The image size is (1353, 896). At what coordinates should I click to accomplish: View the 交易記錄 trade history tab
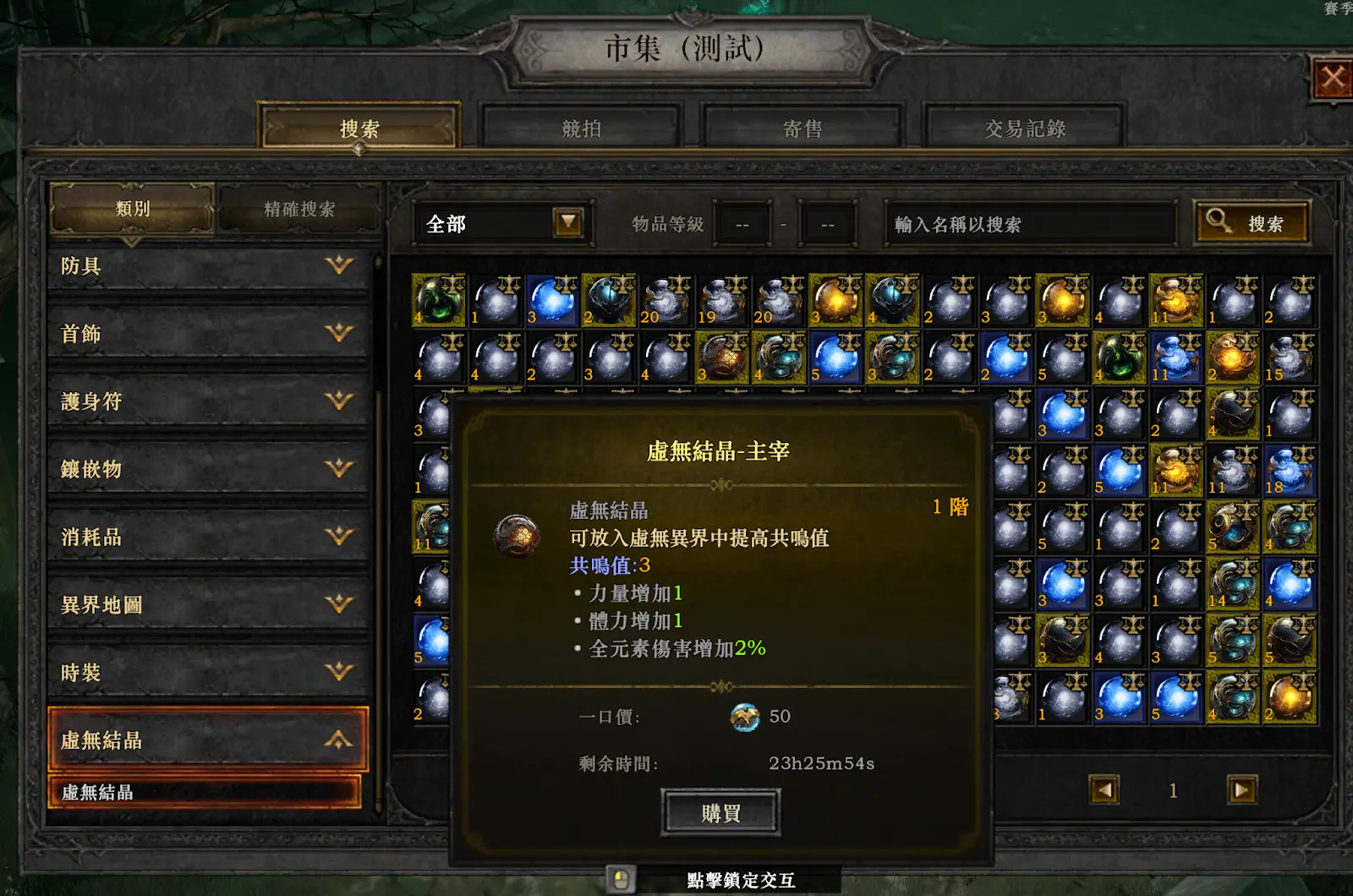(1024, 128)
